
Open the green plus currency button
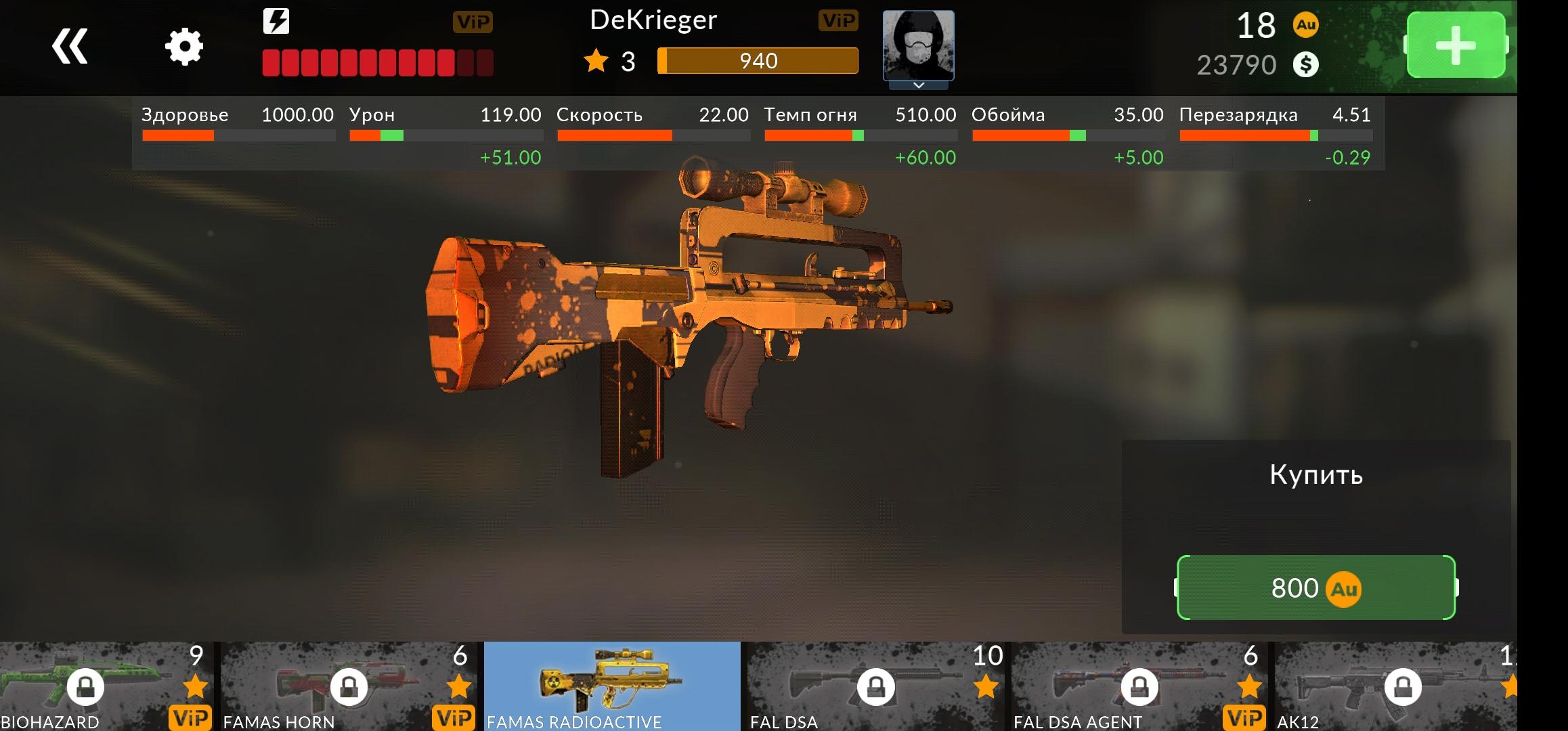pyautogui.click(x=1456, y=46)
